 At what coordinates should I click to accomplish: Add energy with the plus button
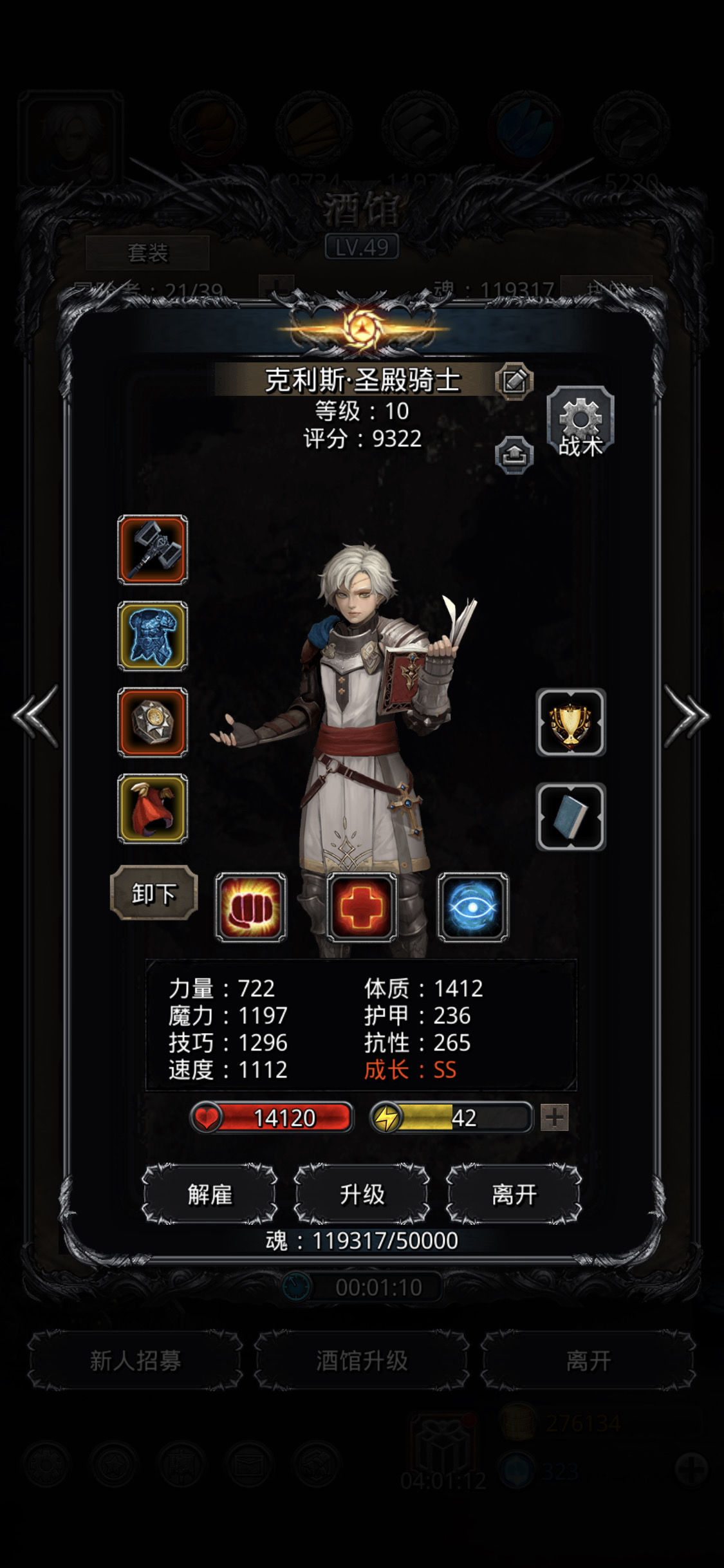tap(554, 1117)
